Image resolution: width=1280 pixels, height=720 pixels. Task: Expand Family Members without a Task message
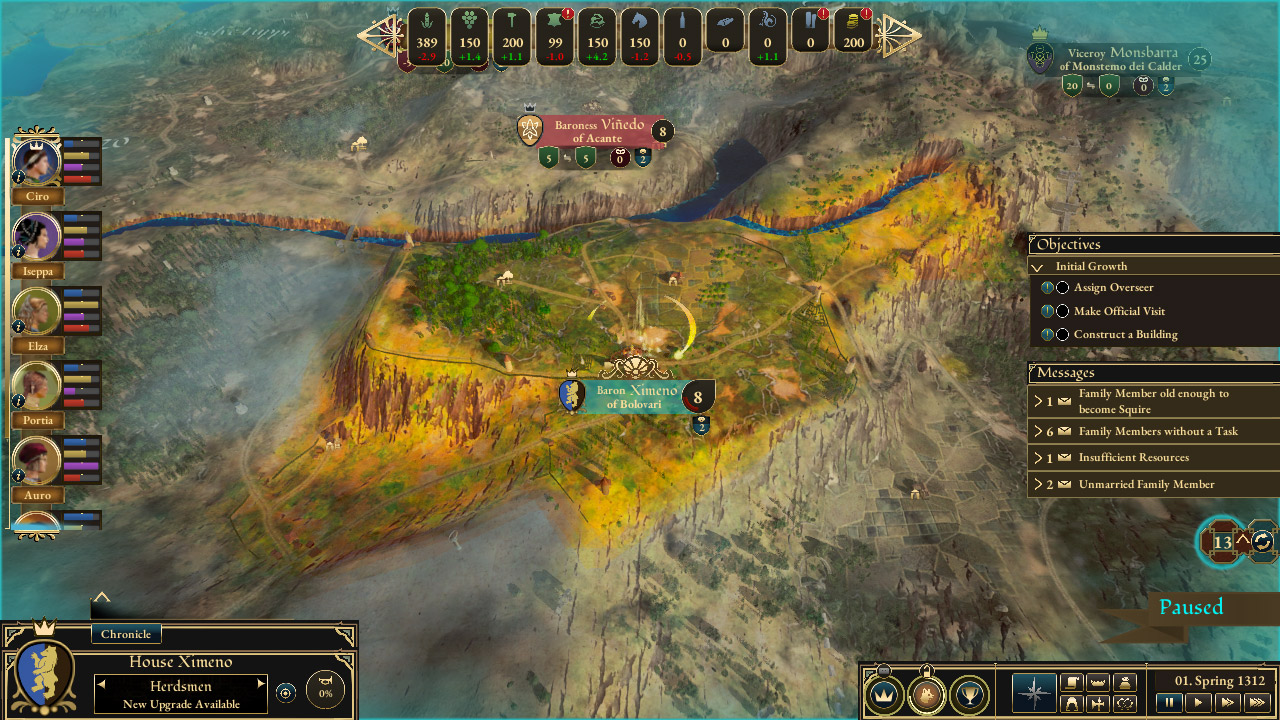[1157, 432]
